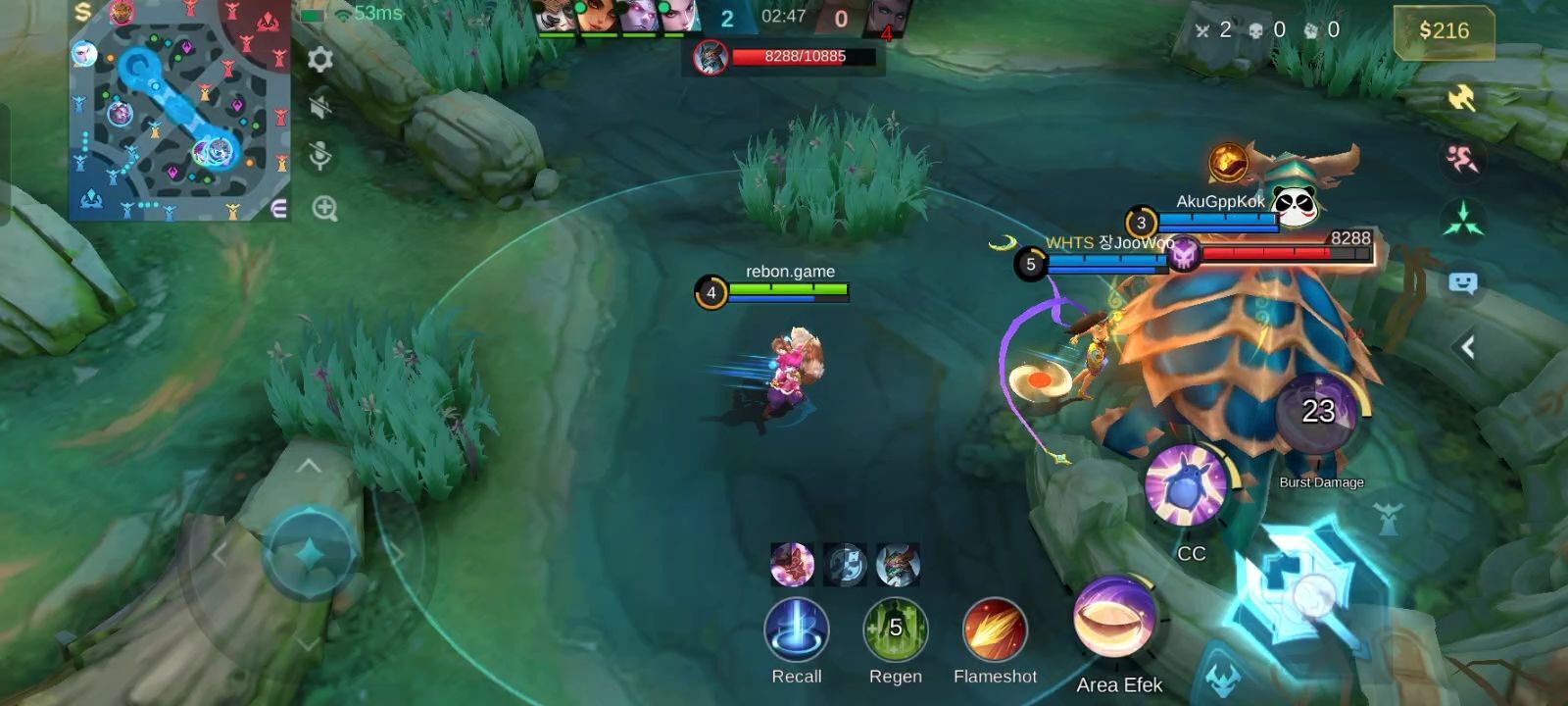The image size is (1568, 706).
Task: Tap the Burst Damage ultimate skill
Action: (x=1318, y=413)
